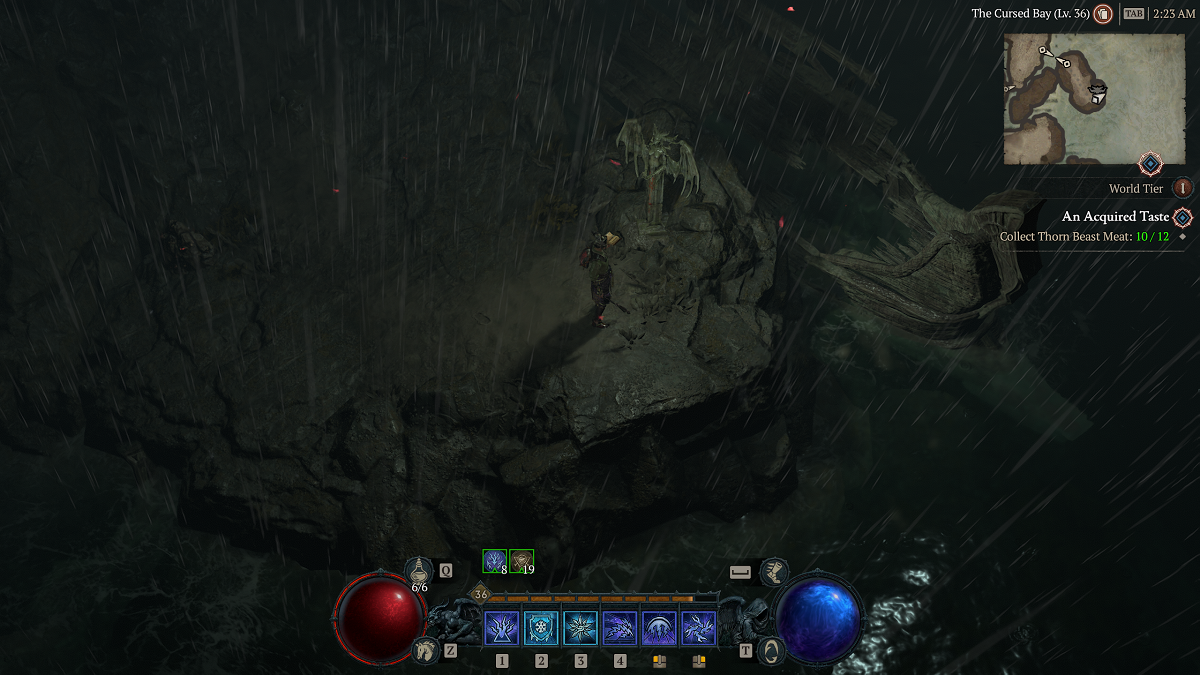The width and height of the screenshot is (1200, 675).
Task: Click the quest marker below the minimap
Action: coord(1150,163)
